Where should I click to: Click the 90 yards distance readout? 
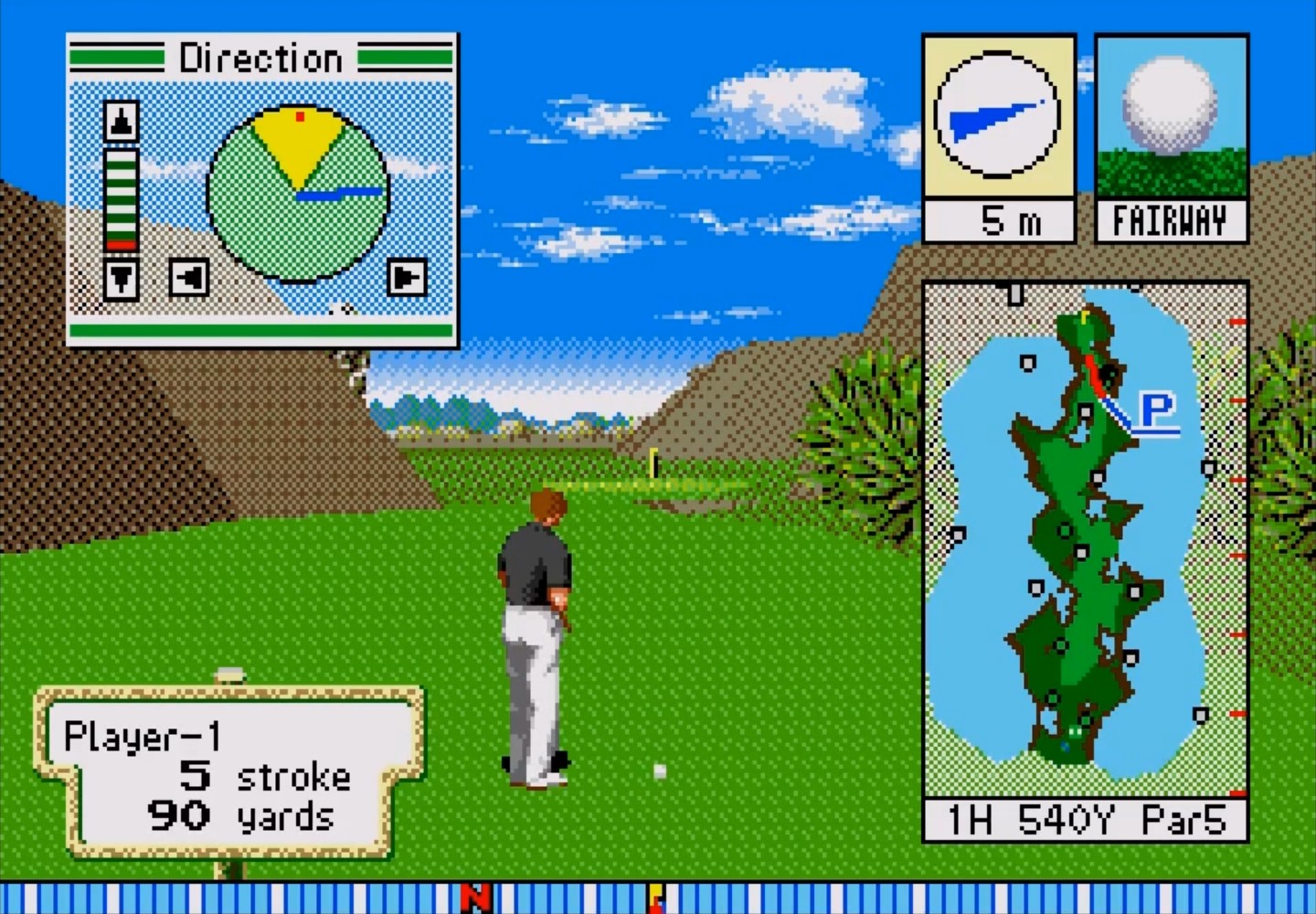(242, 816)
